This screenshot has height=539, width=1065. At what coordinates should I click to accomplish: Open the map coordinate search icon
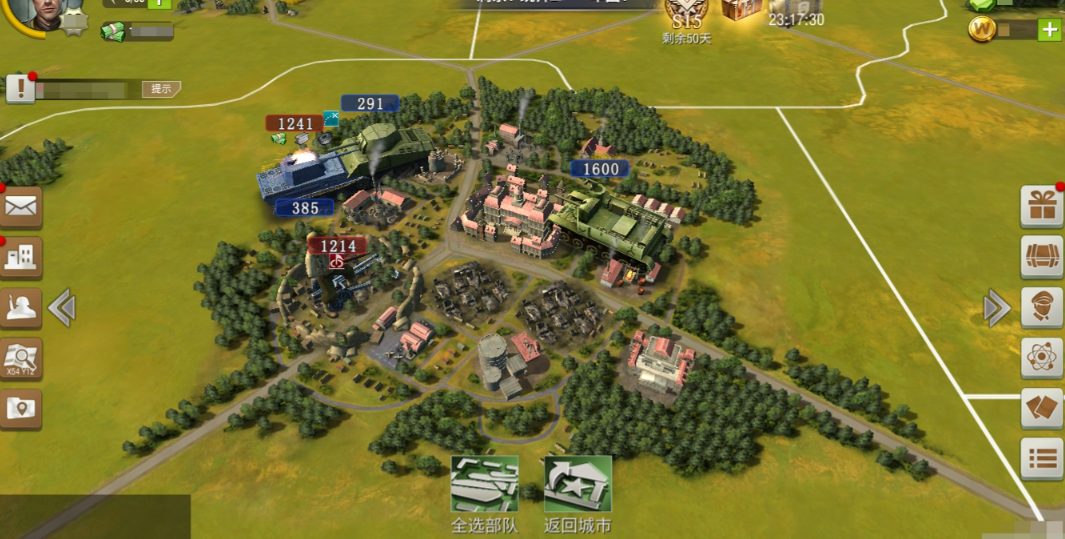point(21,358)
